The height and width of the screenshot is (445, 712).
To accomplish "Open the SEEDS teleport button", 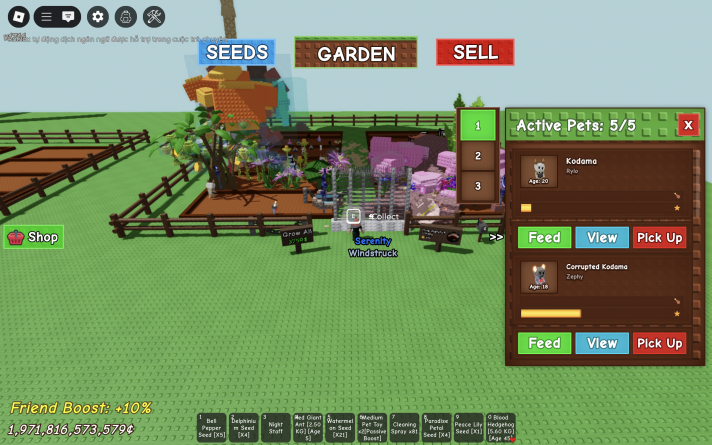I will point(236,52).
